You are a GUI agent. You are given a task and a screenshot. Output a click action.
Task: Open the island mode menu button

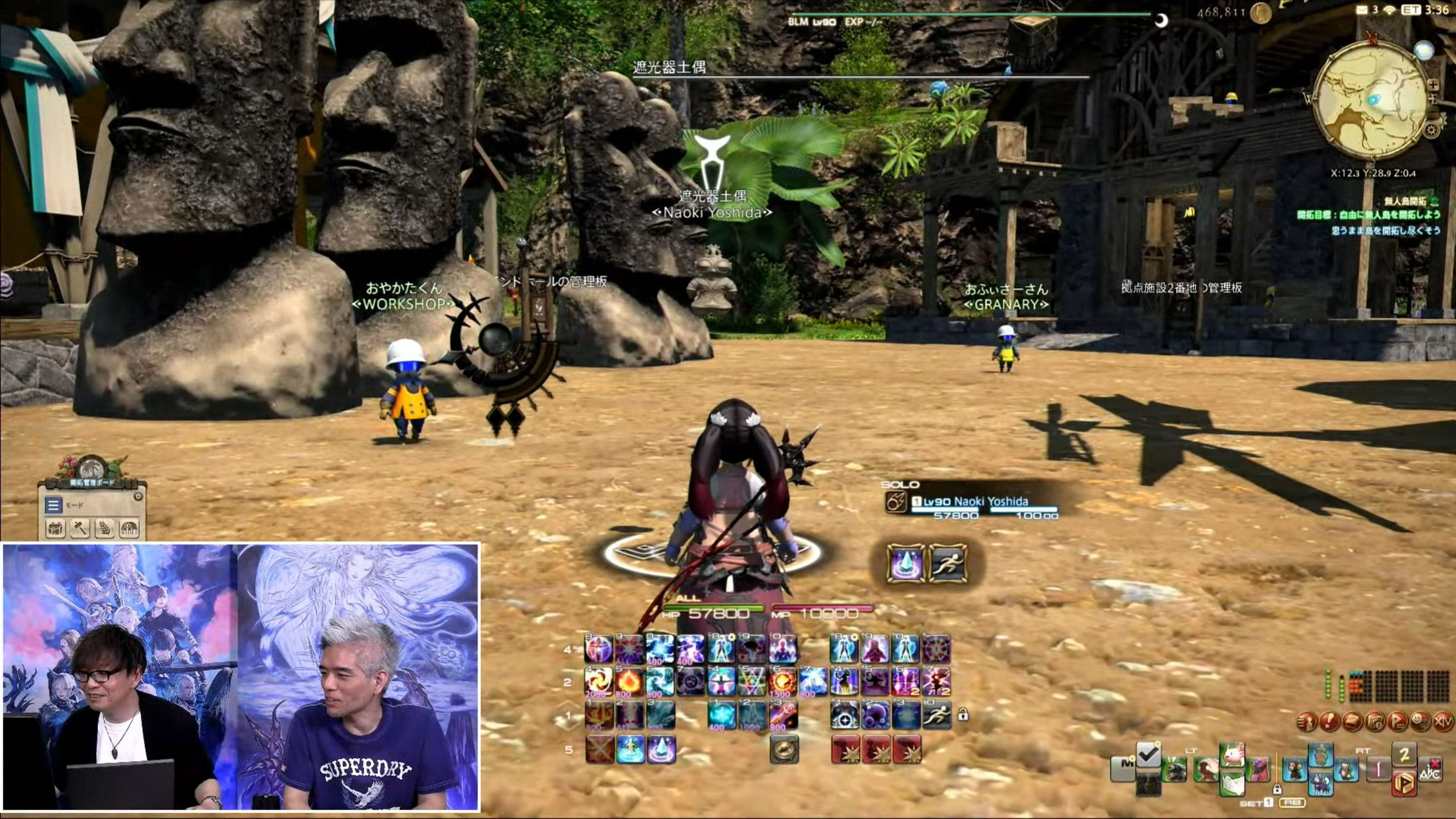coord(54,505)
